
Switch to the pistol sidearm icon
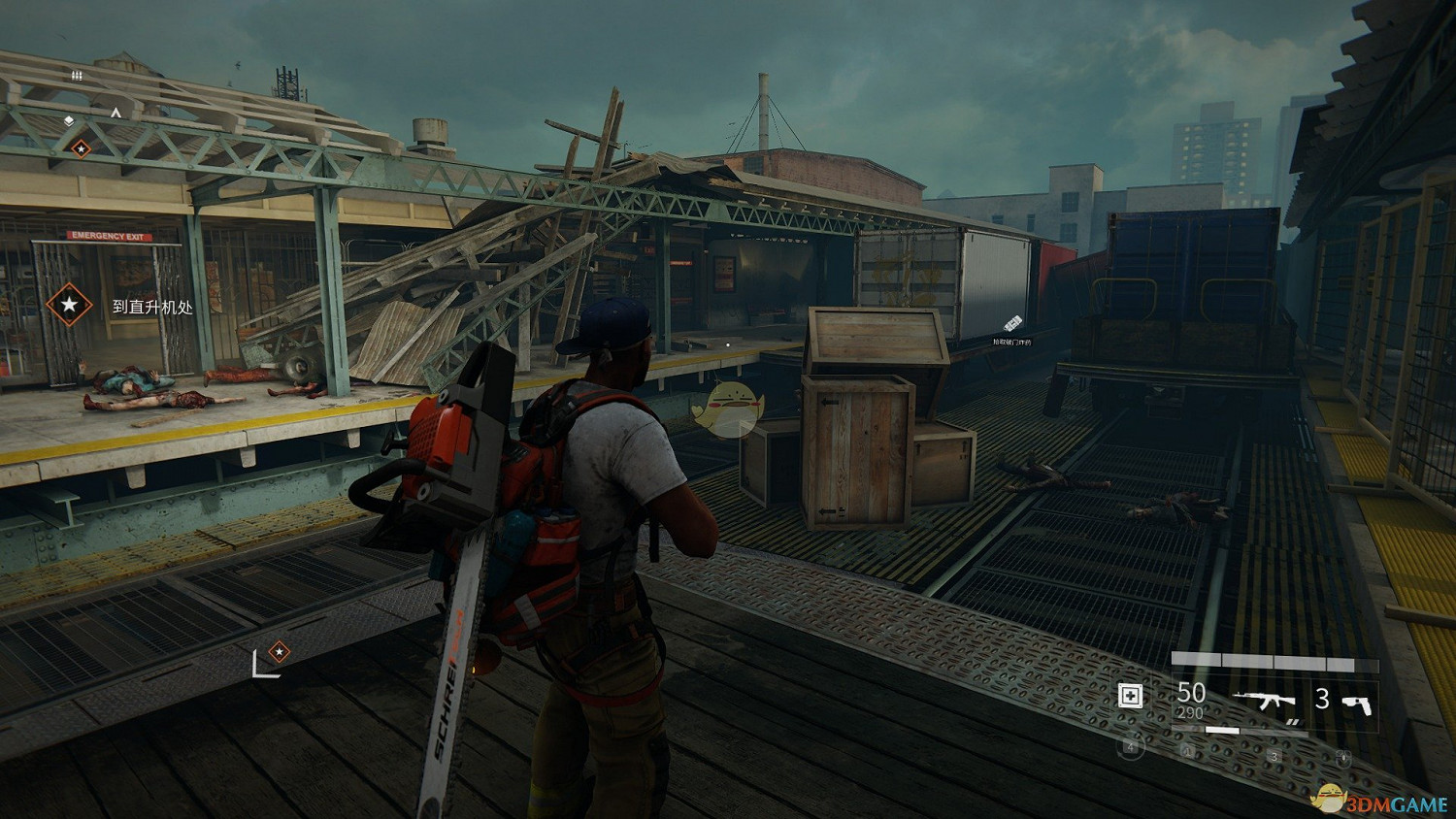click(1357, 702)
